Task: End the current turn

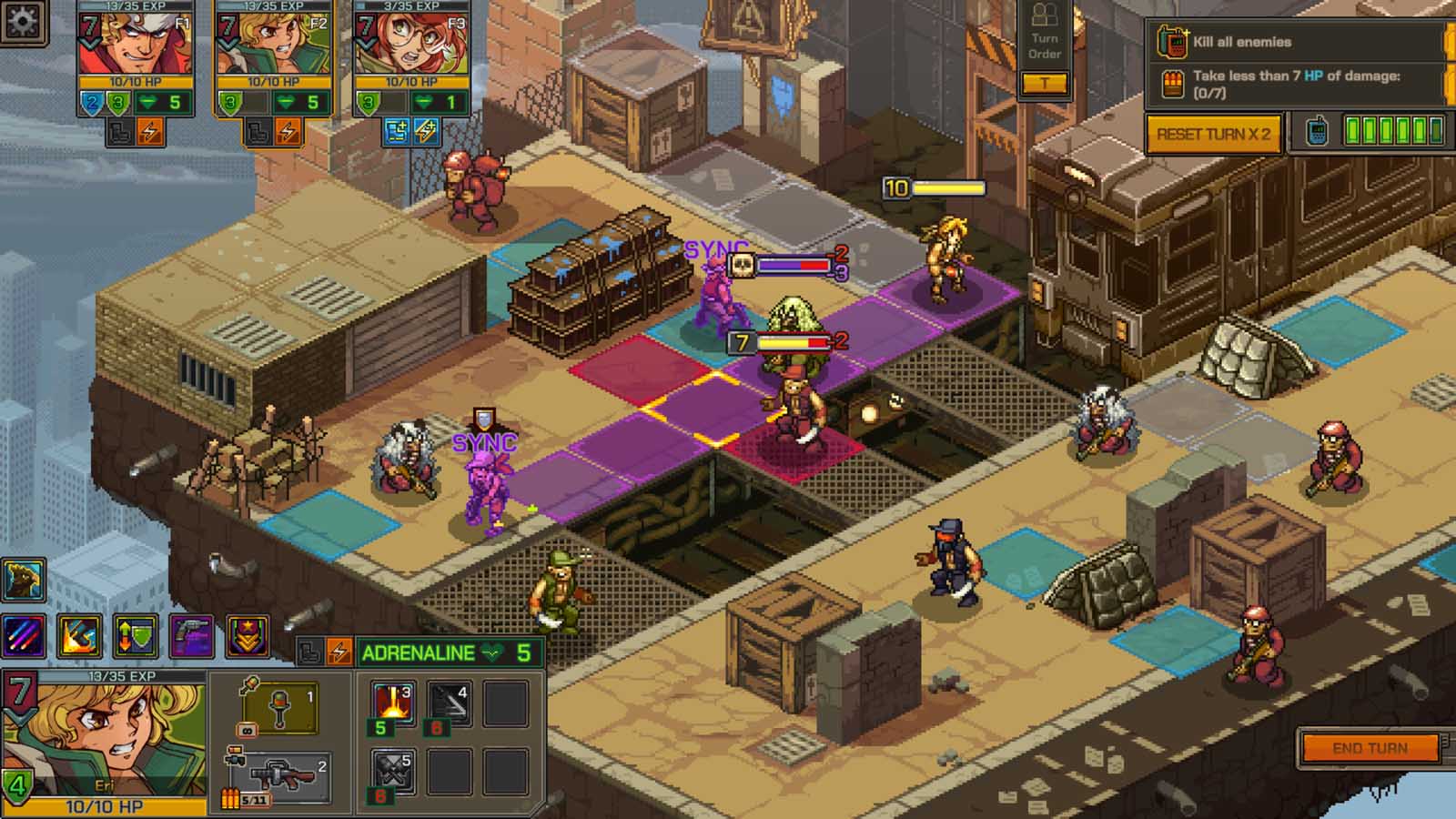Action: [1370, 748]
